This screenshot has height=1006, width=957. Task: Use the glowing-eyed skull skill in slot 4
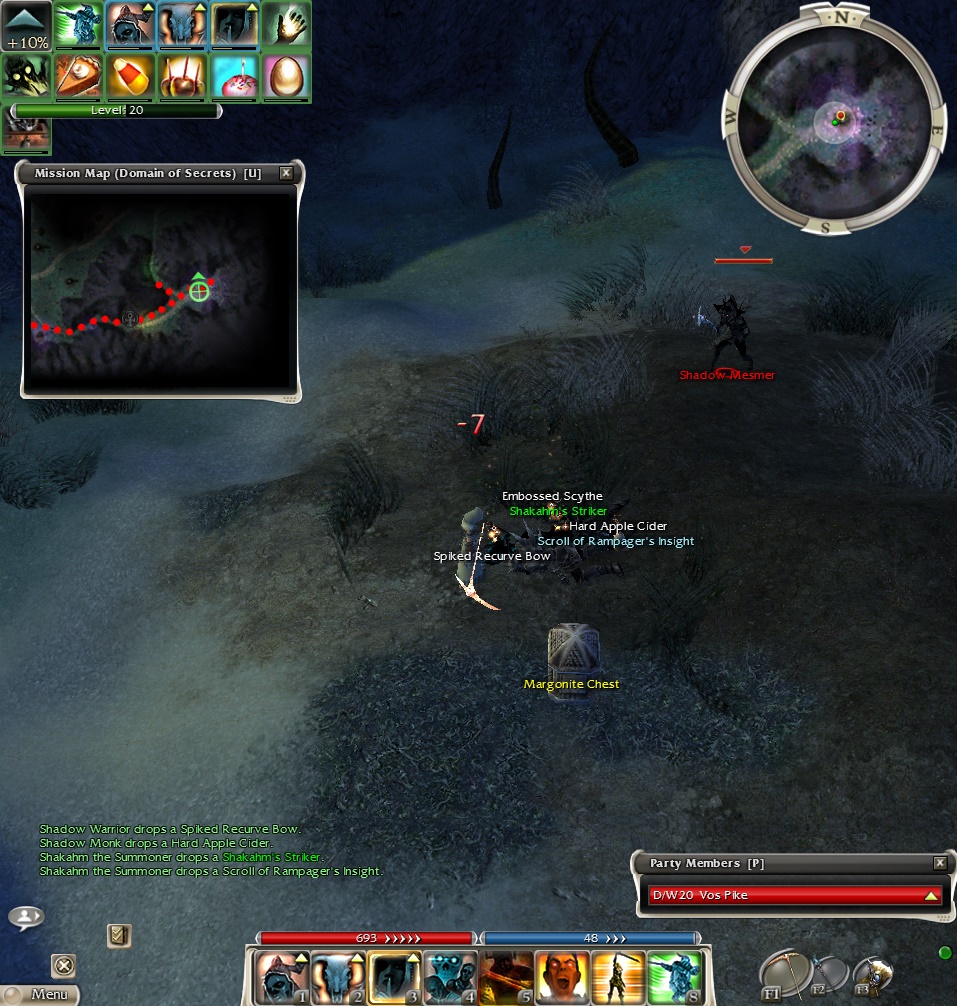450,977
